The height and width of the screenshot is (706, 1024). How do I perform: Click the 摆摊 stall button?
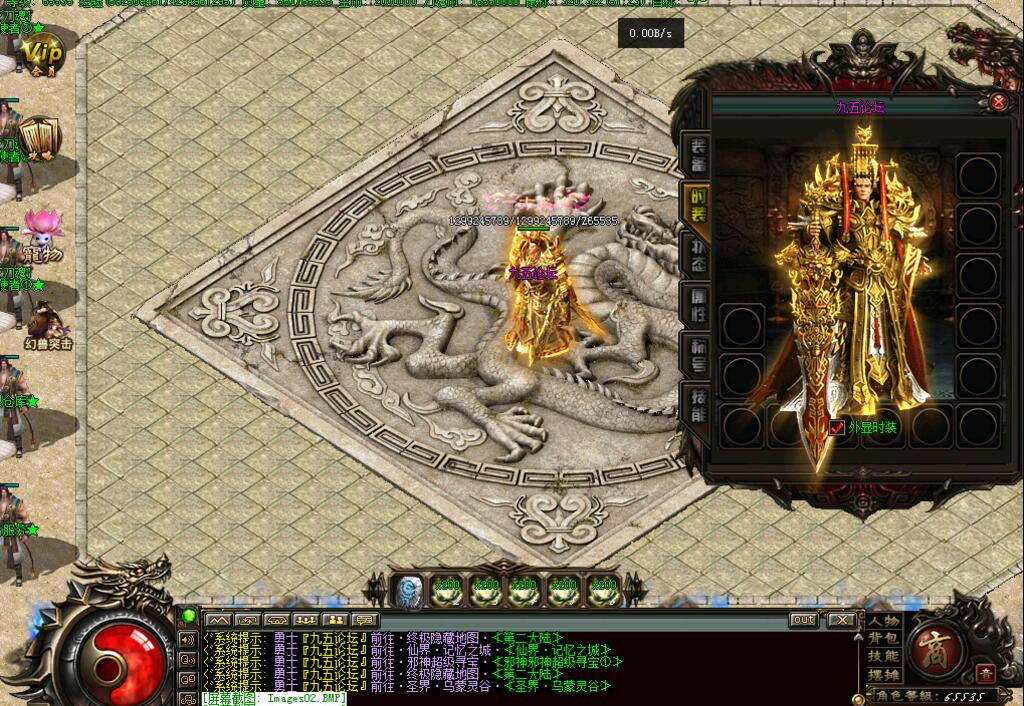point(884,675)
